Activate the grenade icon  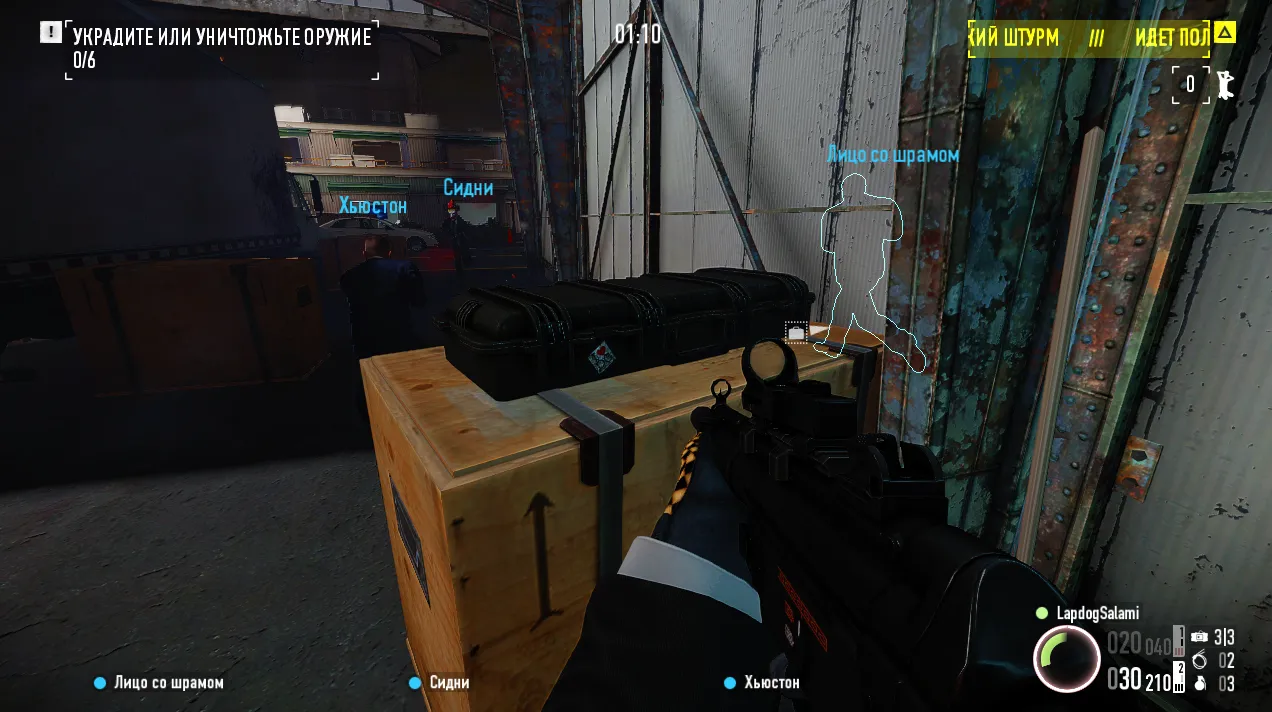[1199, 684]
